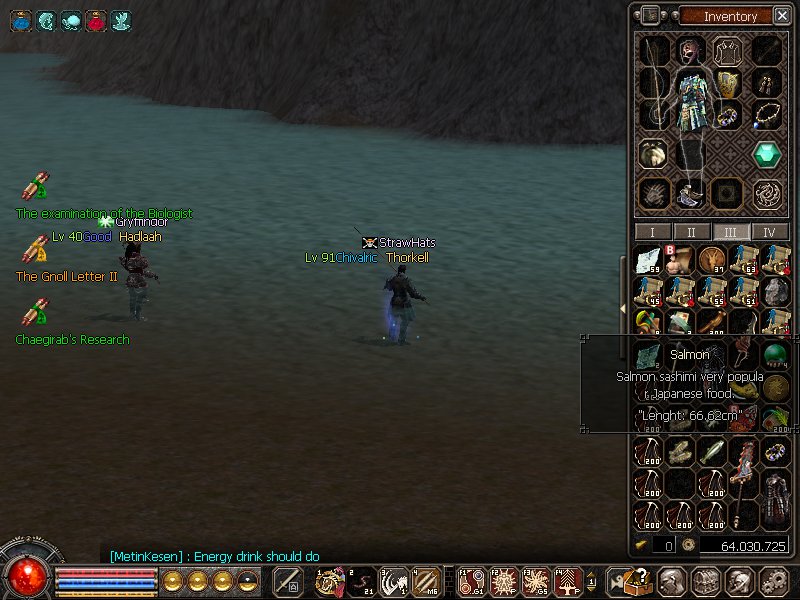Open Chaegirab's Research quest scroll
Screen dimensions: 800x600
click(36, 313)
